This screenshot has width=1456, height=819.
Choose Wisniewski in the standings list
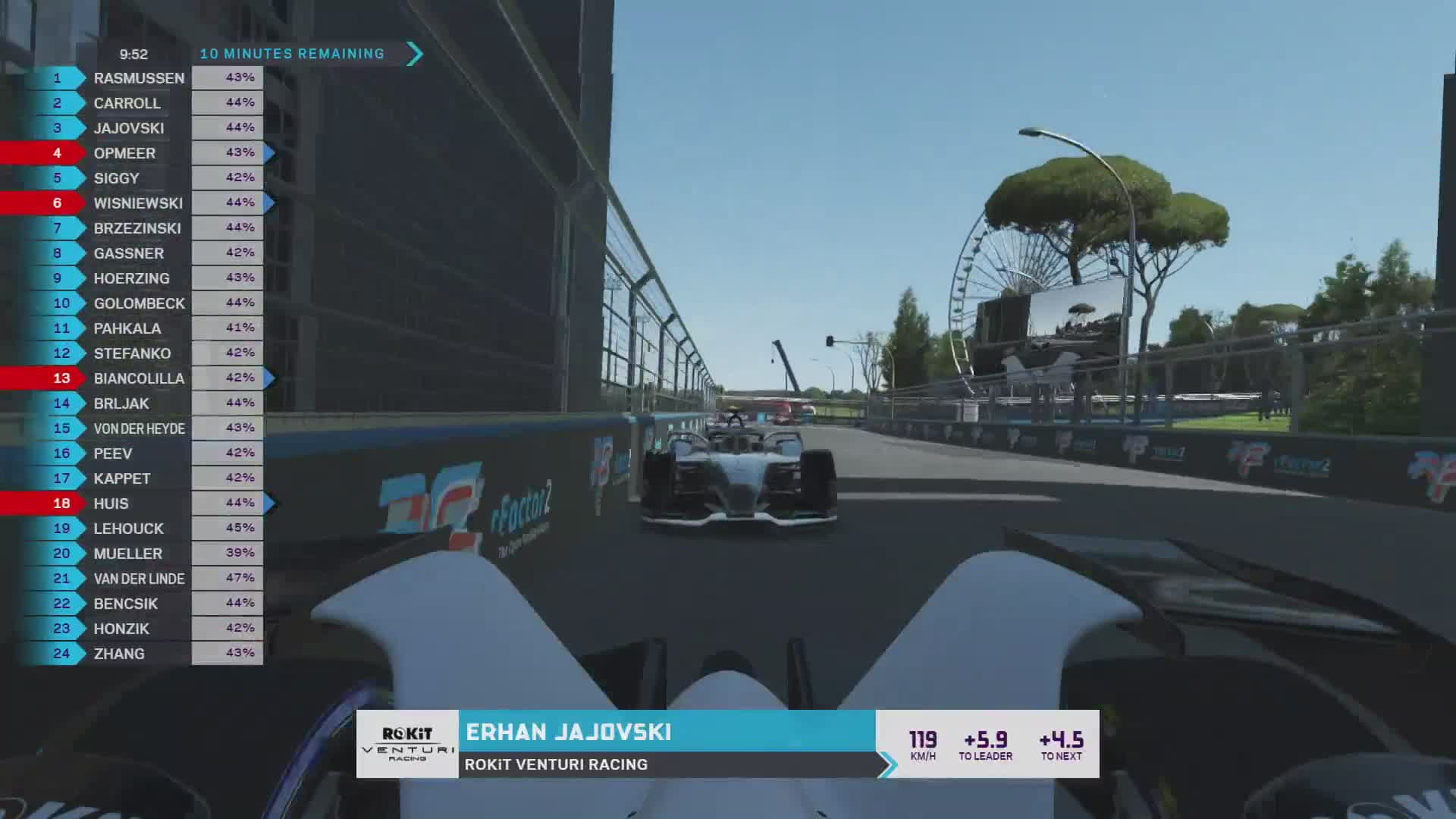point(138,203)
